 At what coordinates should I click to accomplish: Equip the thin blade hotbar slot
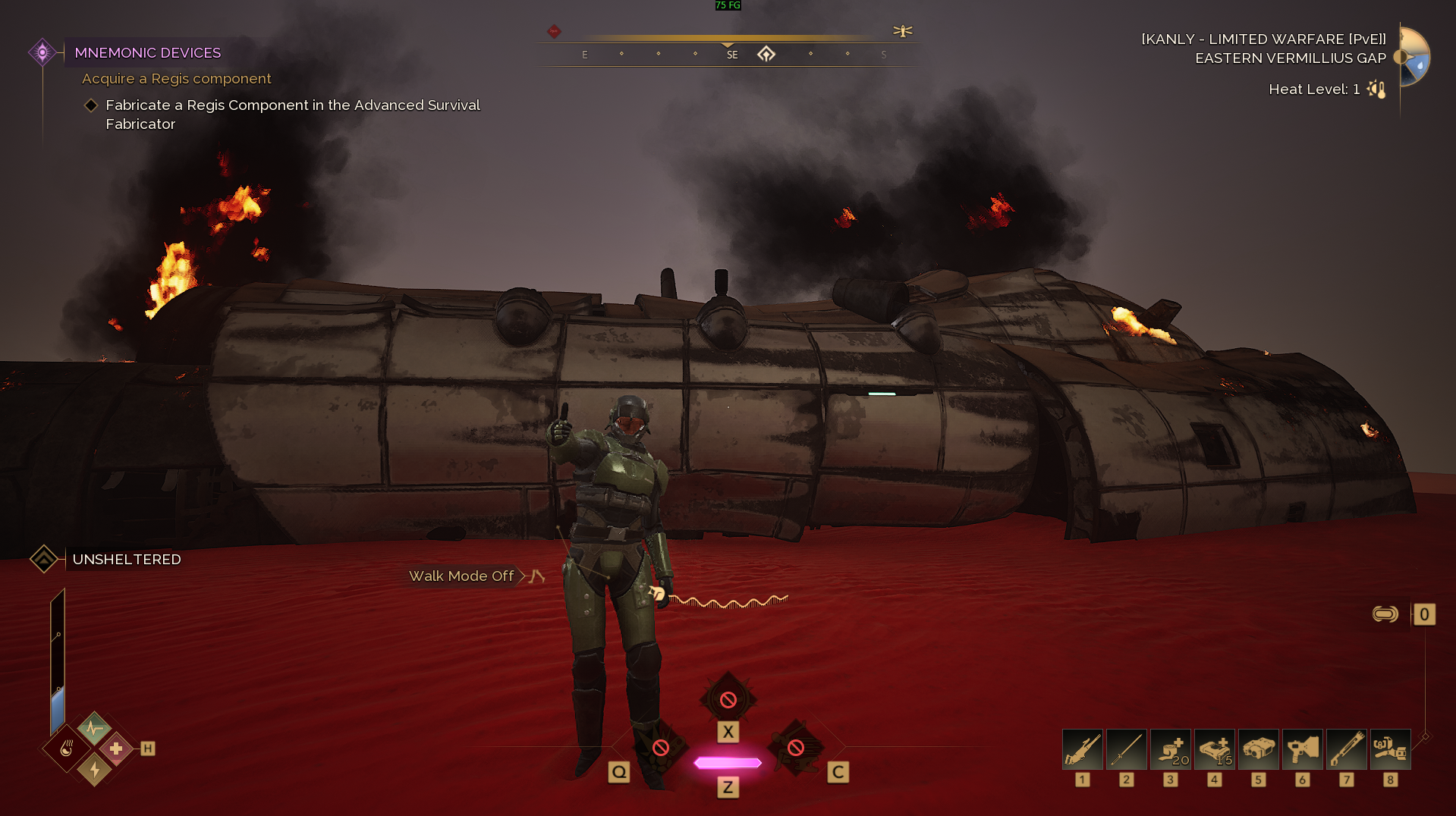(1126, 749)
